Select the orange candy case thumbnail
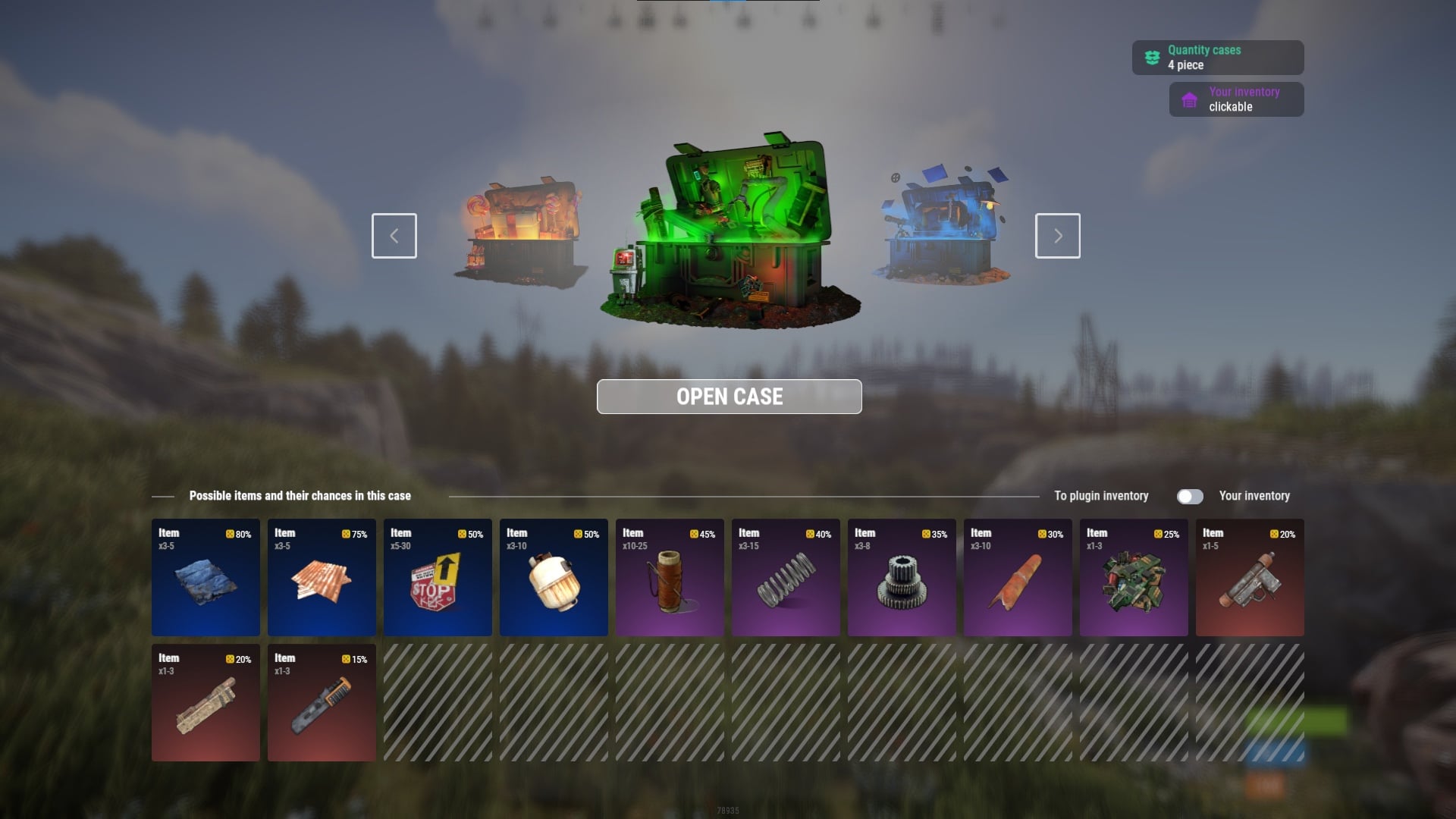Viewport: 1456px width, 819px height. [521, 231]
